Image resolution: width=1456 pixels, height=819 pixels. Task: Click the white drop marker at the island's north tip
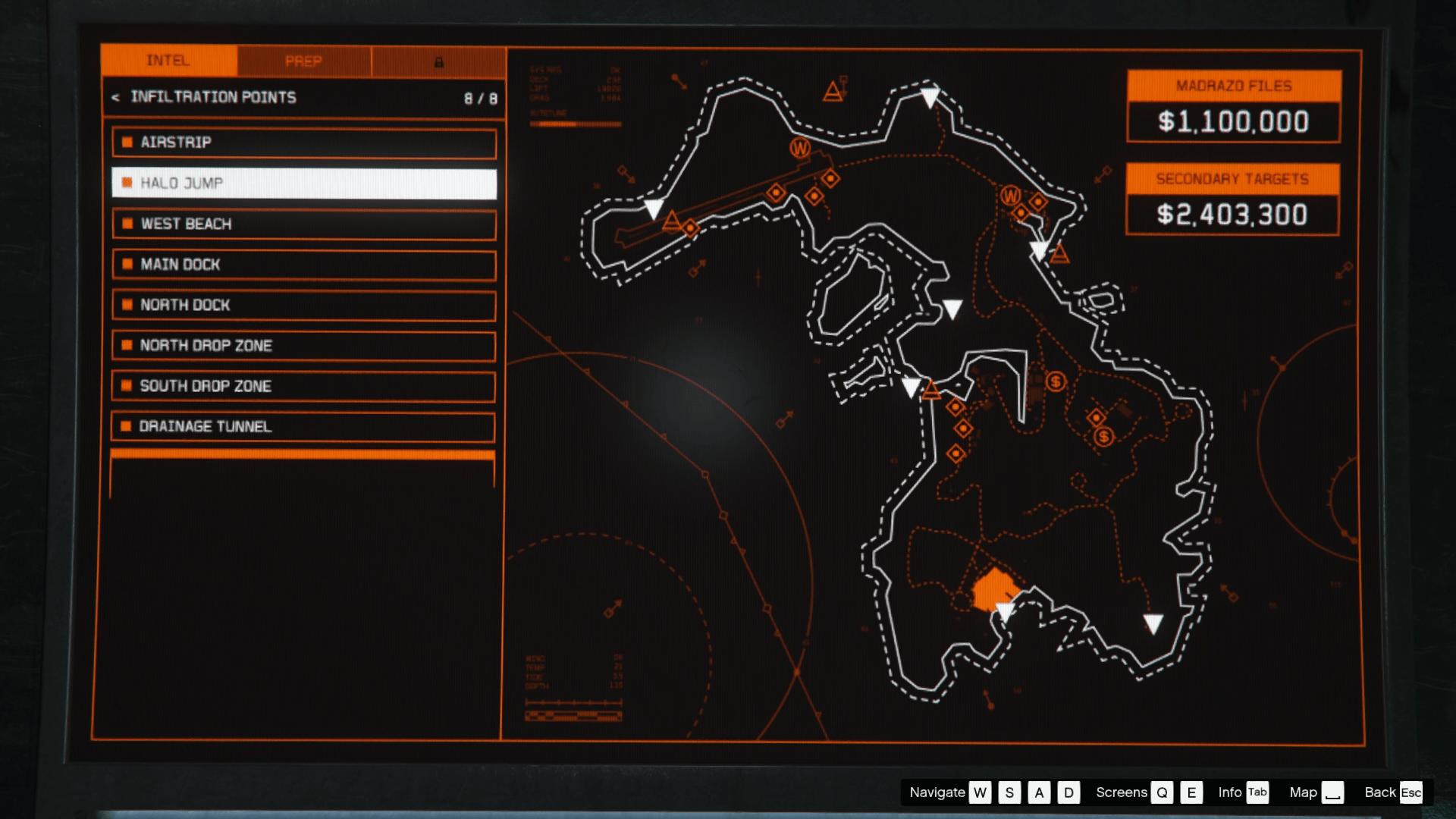click(929, 97)
